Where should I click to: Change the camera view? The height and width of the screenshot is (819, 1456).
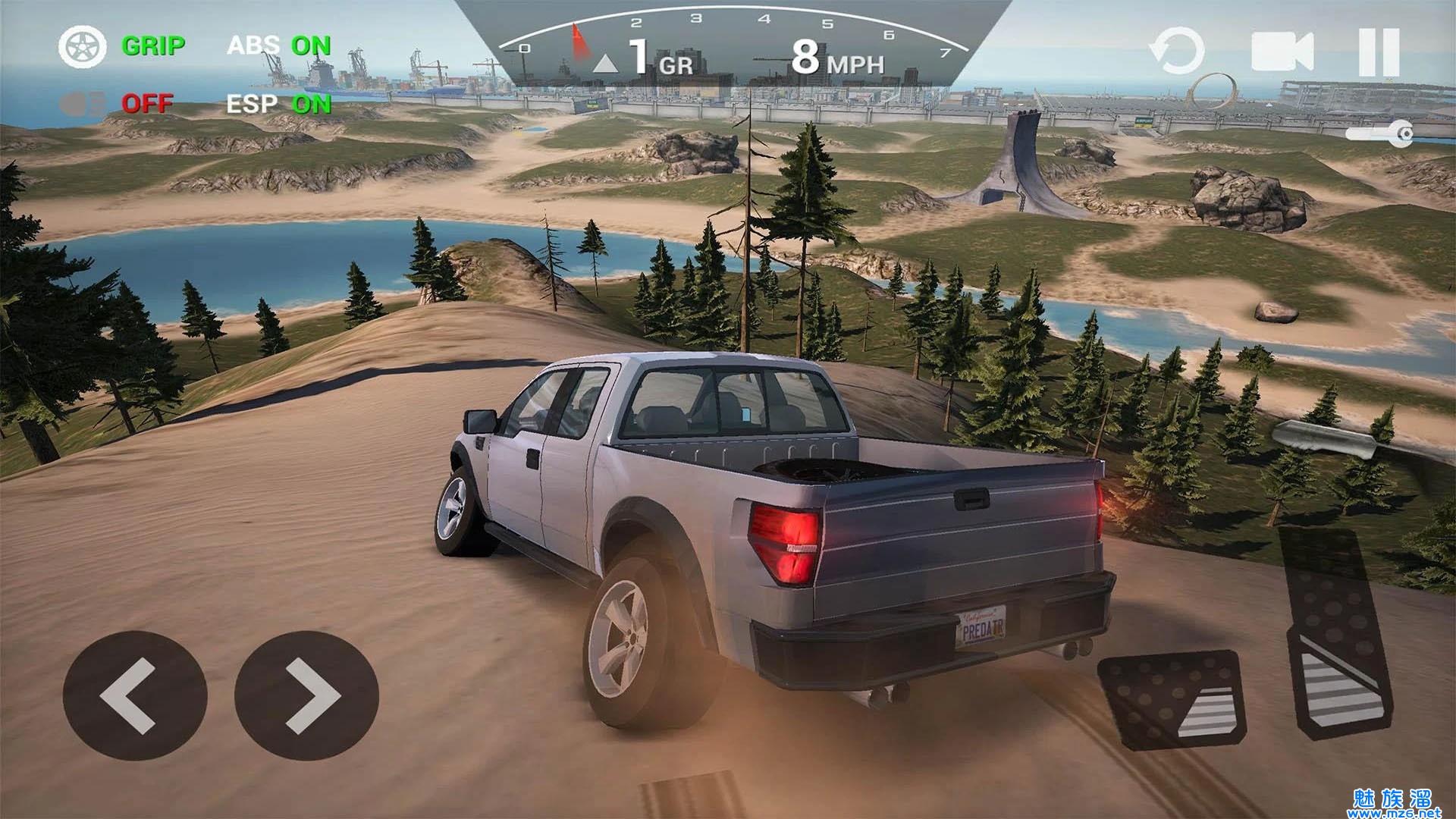[x=1282, y=52]
